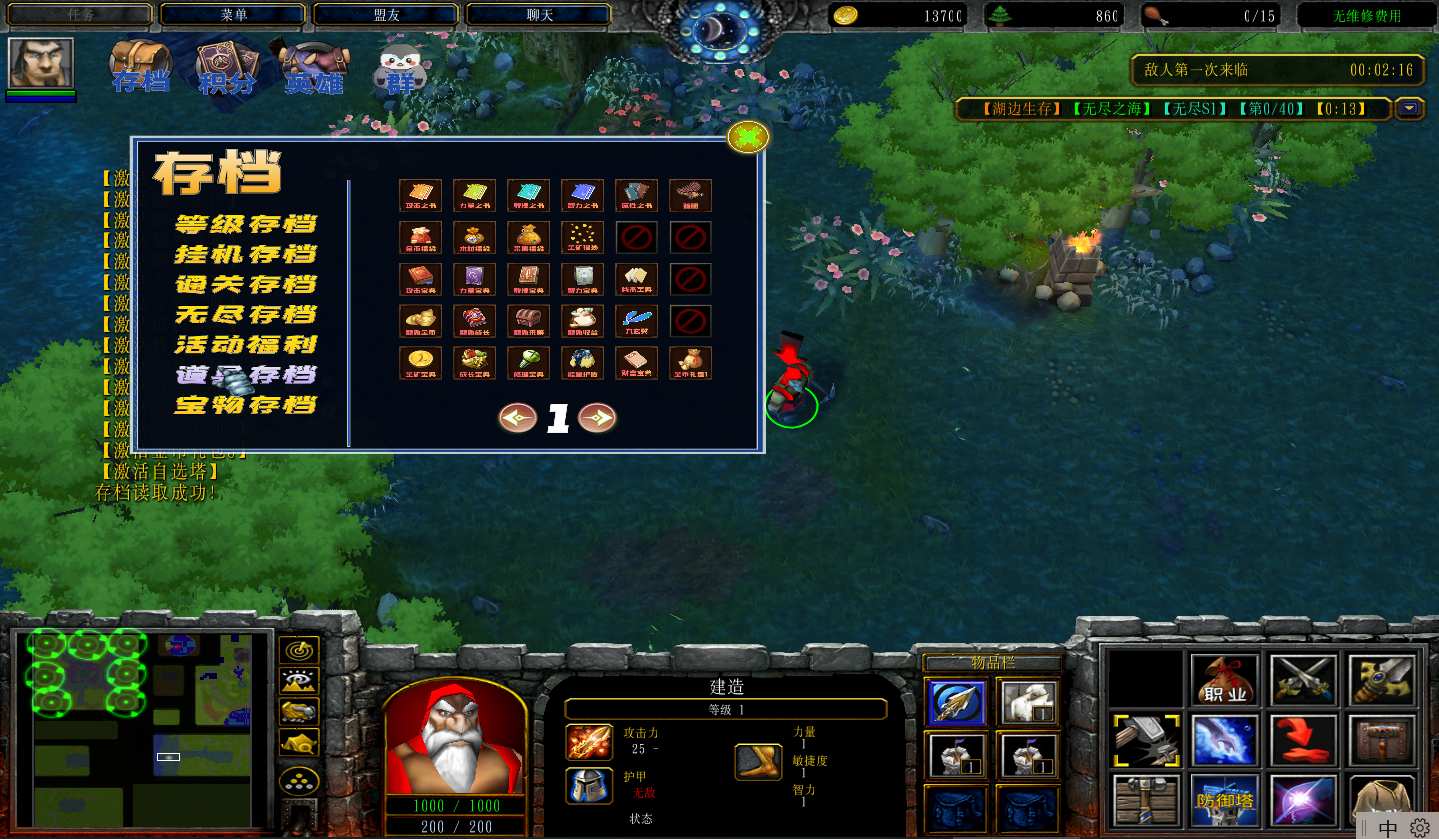Switch to the 宝物存档 category
The height and width of the screenshot is (839, 1439).
tap(246, 405)
